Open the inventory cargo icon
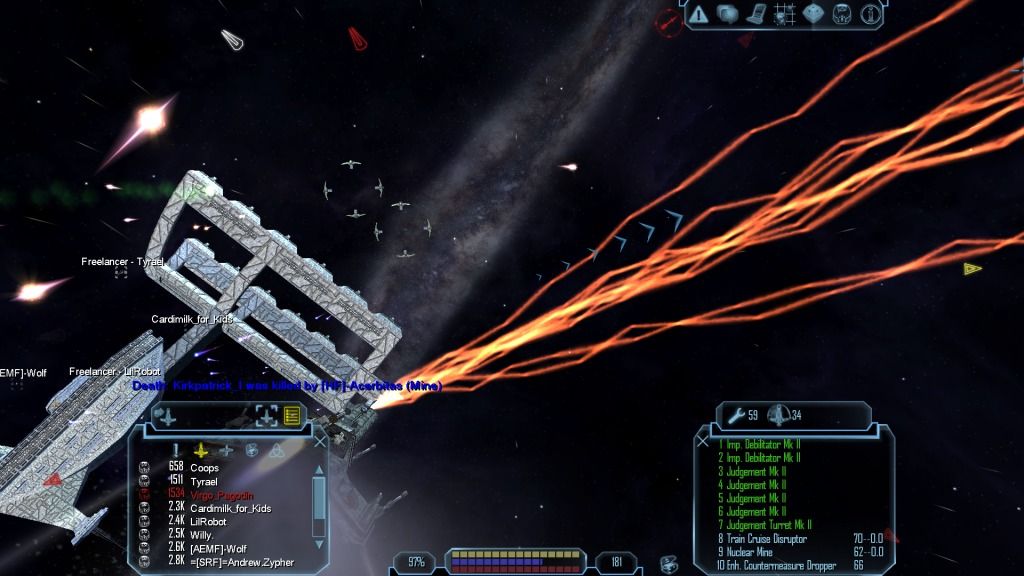The width and height of the screenshot is (1024, 576). click(813, 15)
